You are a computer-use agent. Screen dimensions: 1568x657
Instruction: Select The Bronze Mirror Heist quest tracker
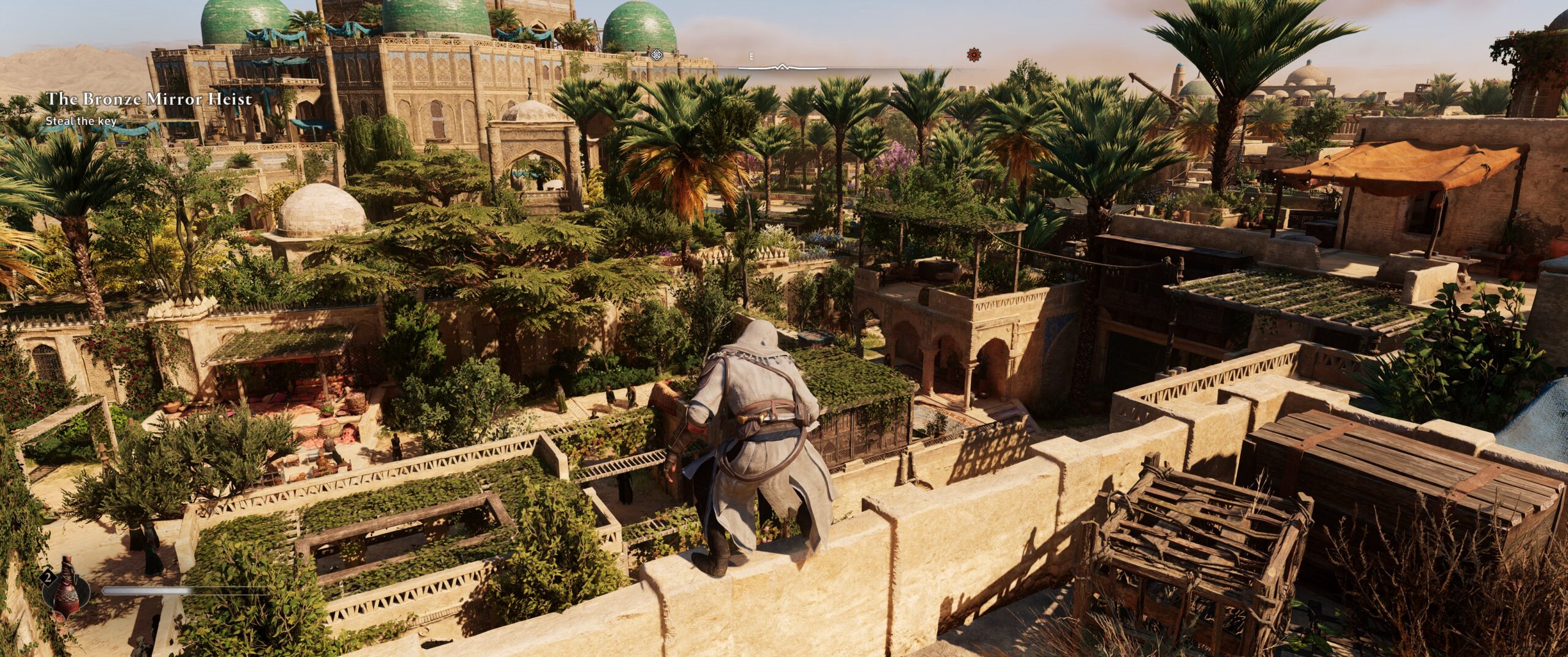(x=149, y=99)
